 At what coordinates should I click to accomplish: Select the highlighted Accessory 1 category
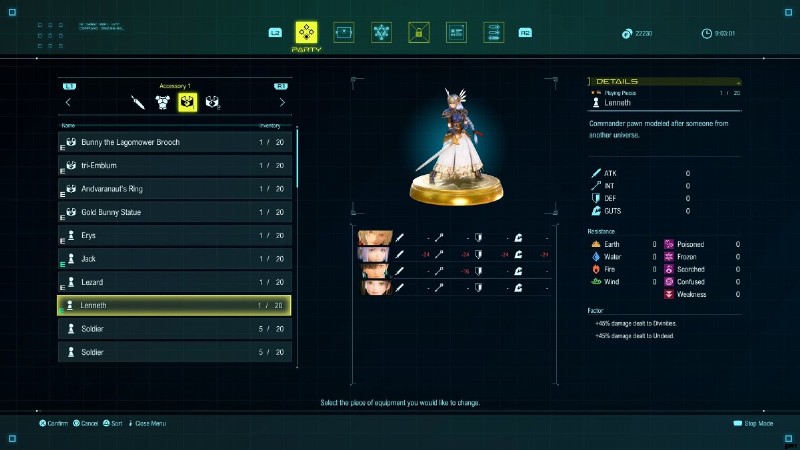(x=187, y=102)
